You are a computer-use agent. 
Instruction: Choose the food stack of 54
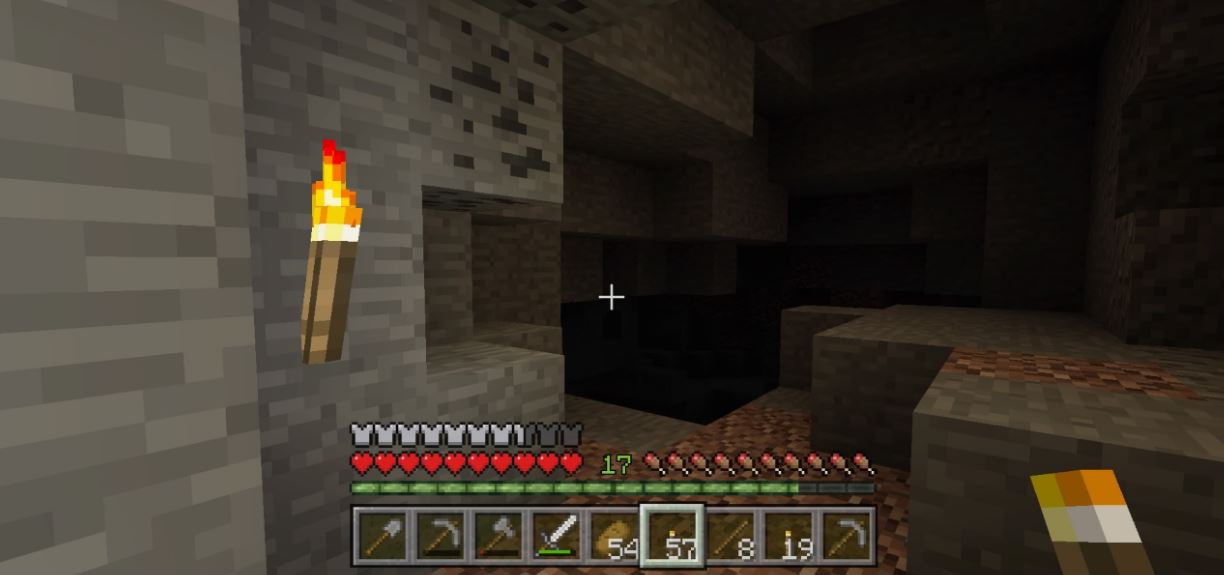point(613,537)
